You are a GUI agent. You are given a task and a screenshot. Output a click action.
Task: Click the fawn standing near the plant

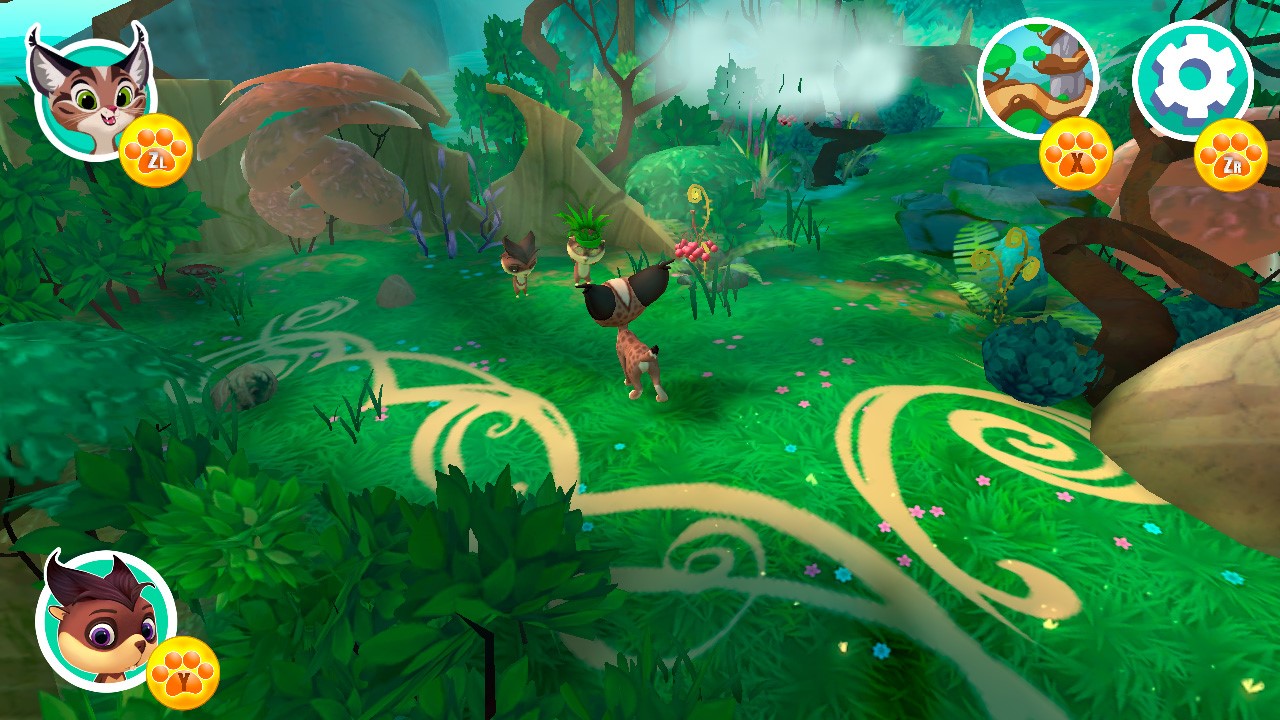point(520,265)
